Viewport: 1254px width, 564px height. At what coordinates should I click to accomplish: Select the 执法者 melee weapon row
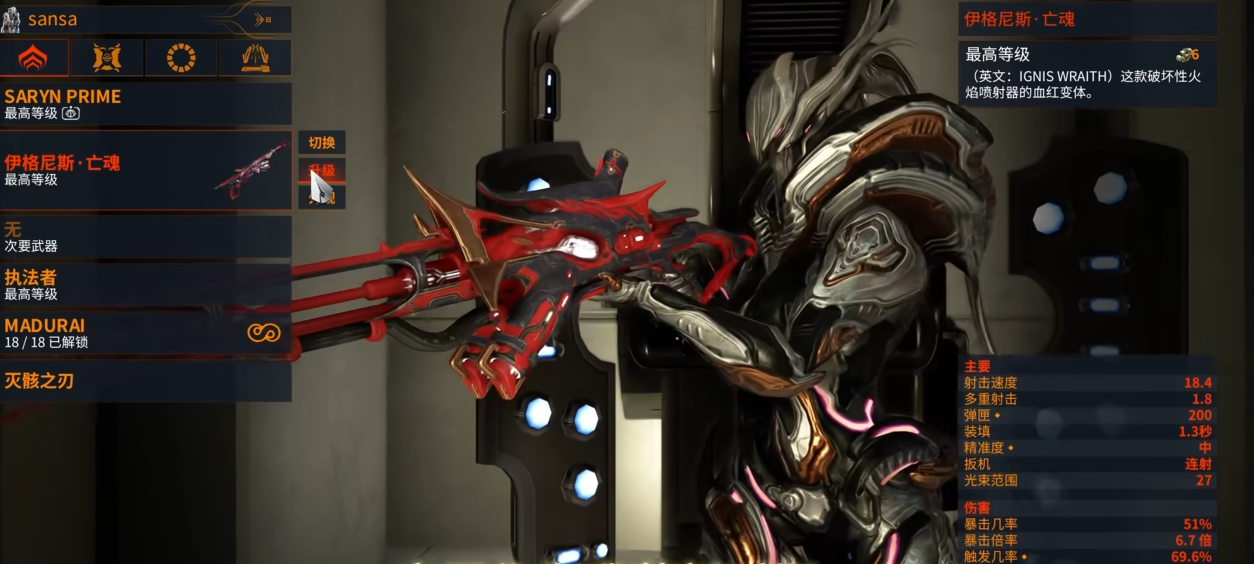[x=146, y=284]
